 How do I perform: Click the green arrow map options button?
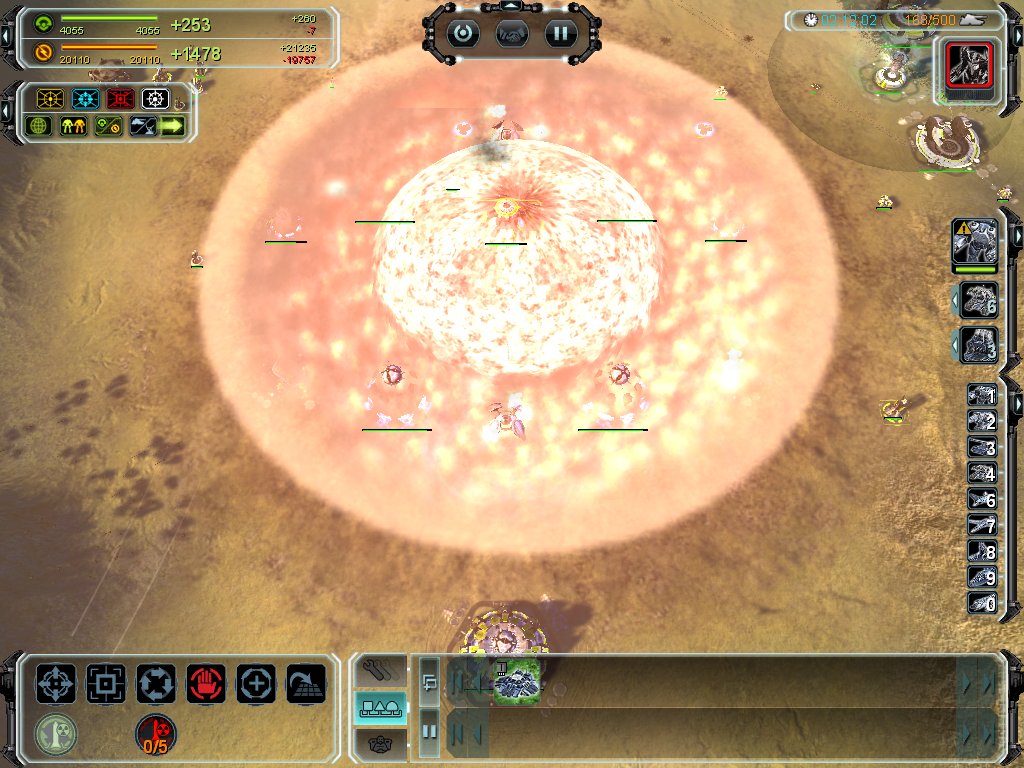pos(172,126)
